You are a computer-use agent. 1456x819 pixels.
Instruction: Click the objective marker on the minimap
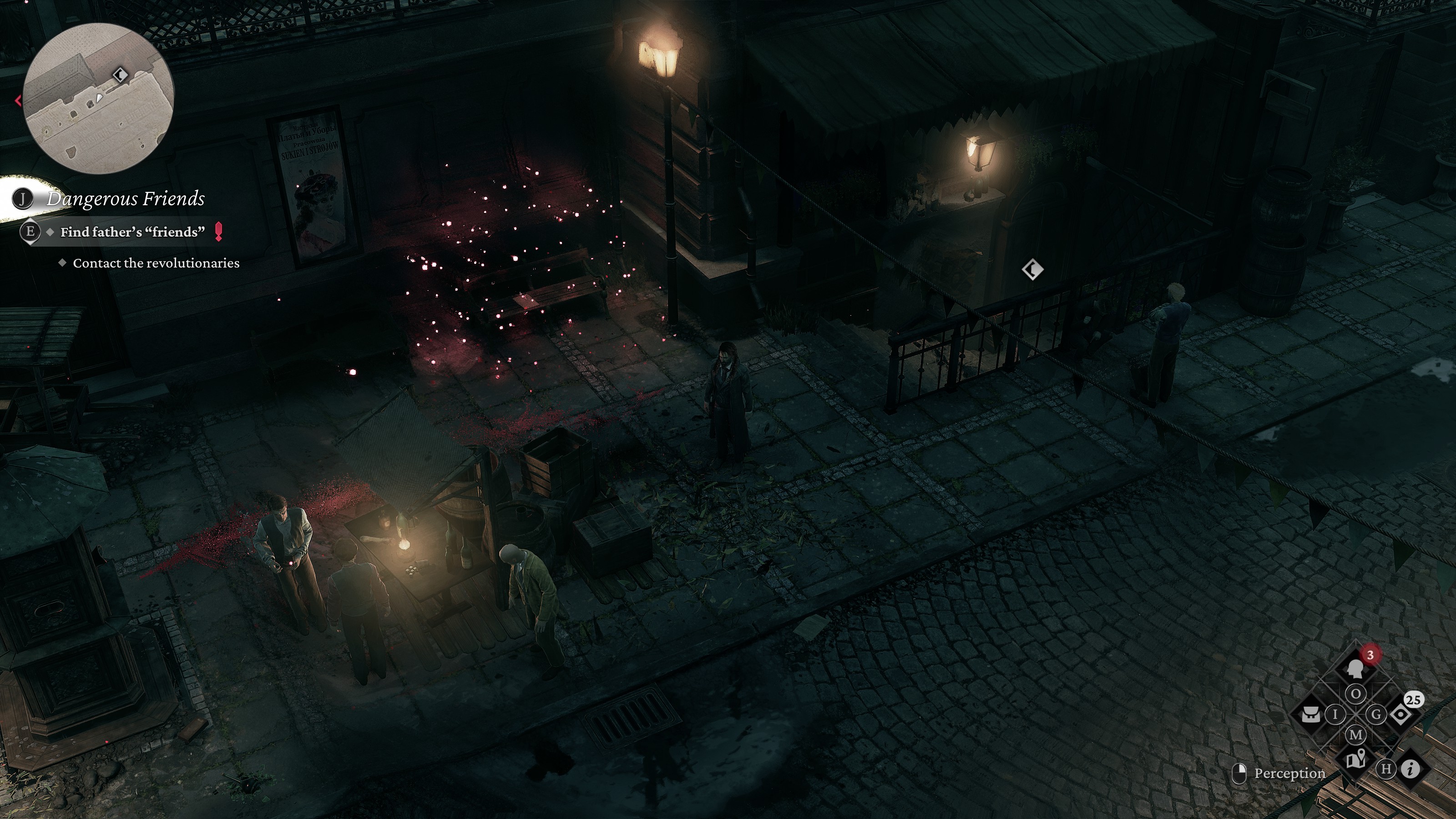tap(120, 75)
